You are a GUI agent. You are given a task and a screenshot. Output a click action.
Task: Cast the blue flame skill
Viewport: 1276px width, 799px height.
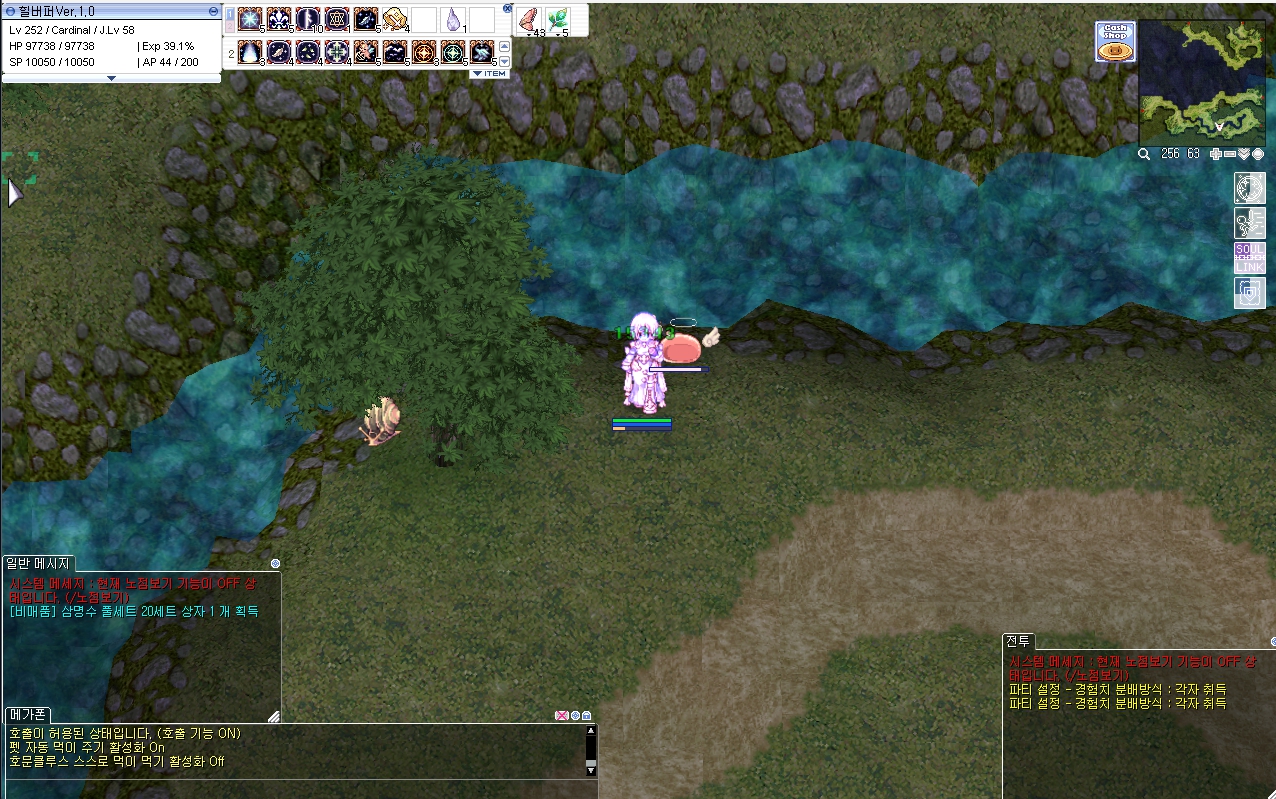click(x=250, y=52)
